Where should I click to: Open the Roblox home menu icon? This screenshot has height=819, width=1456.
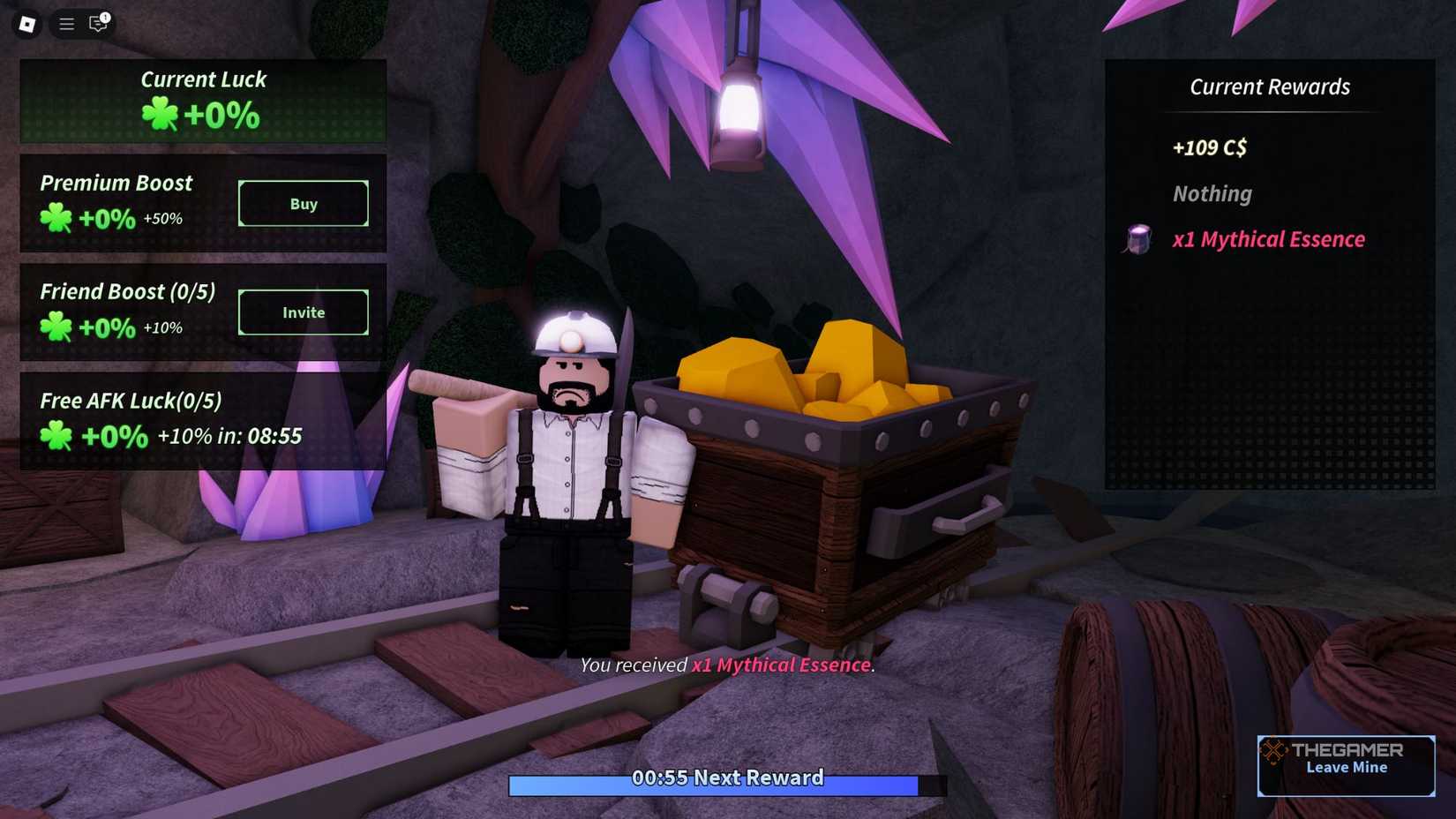(26, 24)
